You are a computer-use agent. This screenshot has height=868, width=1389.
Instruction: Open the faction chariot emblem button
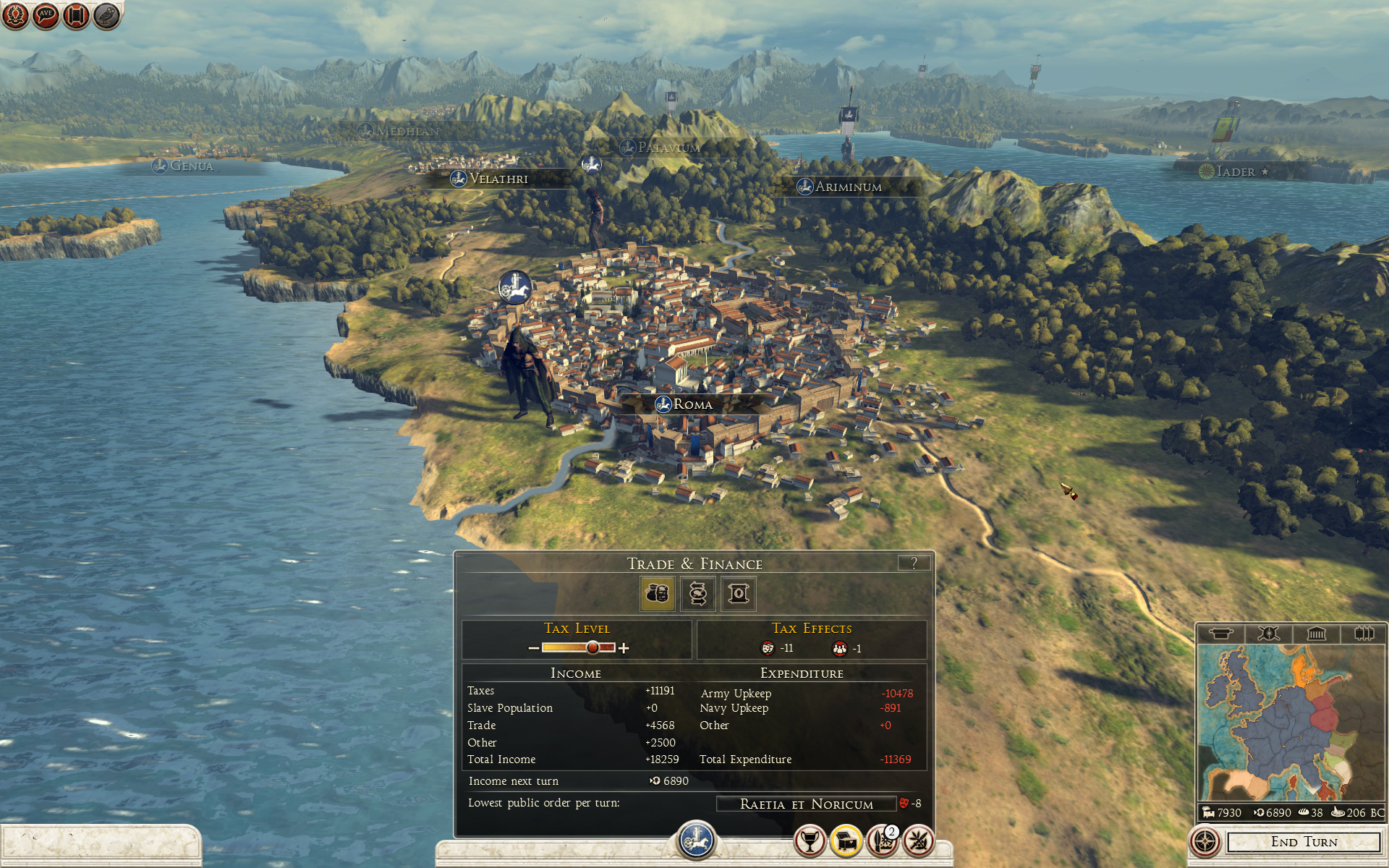click(696, 841)
